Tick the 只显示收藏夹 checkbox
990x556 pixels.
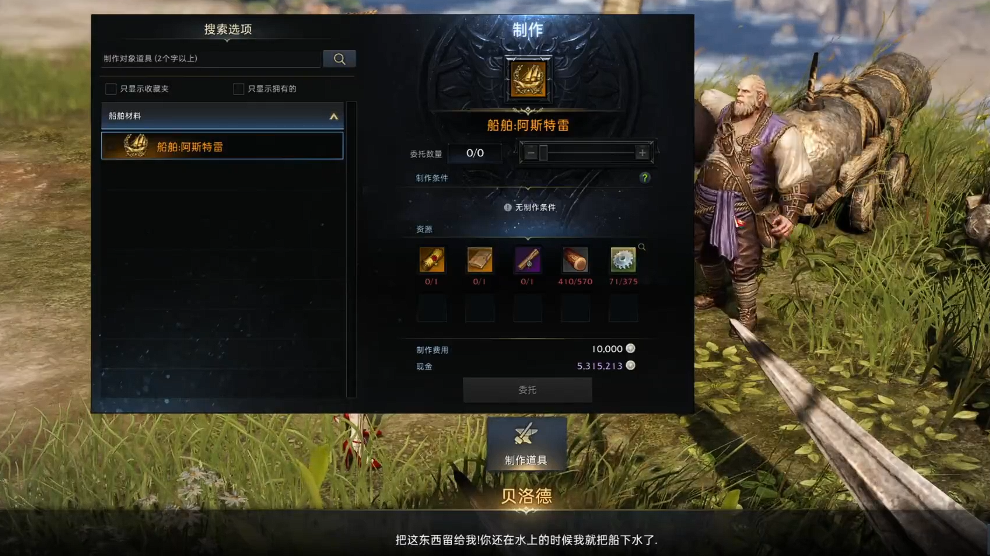111,89
